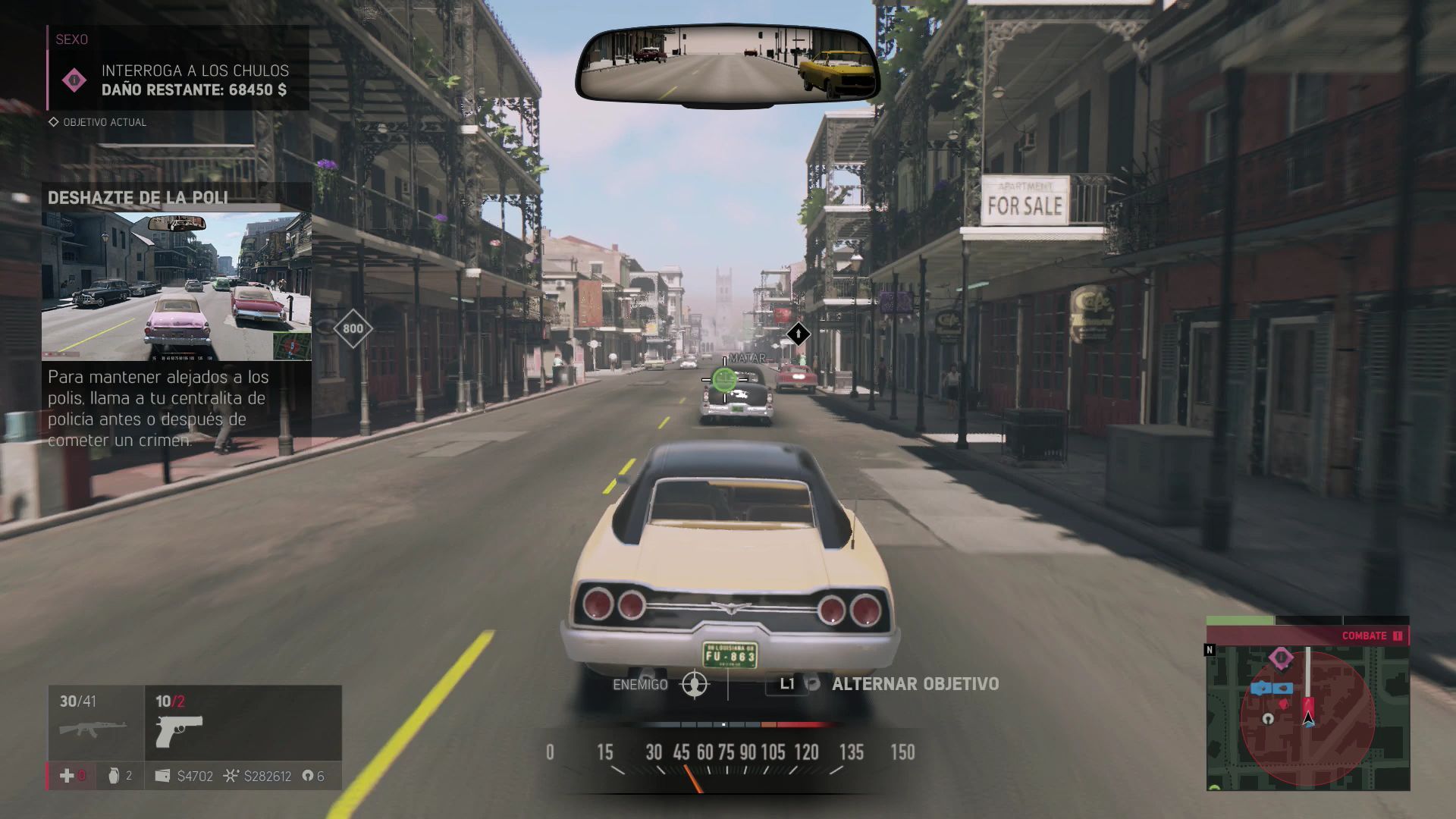Click the rearview mirror display
Image resolution: width=1456 pixels, height=819 pixels.
[x=728, y=64]
